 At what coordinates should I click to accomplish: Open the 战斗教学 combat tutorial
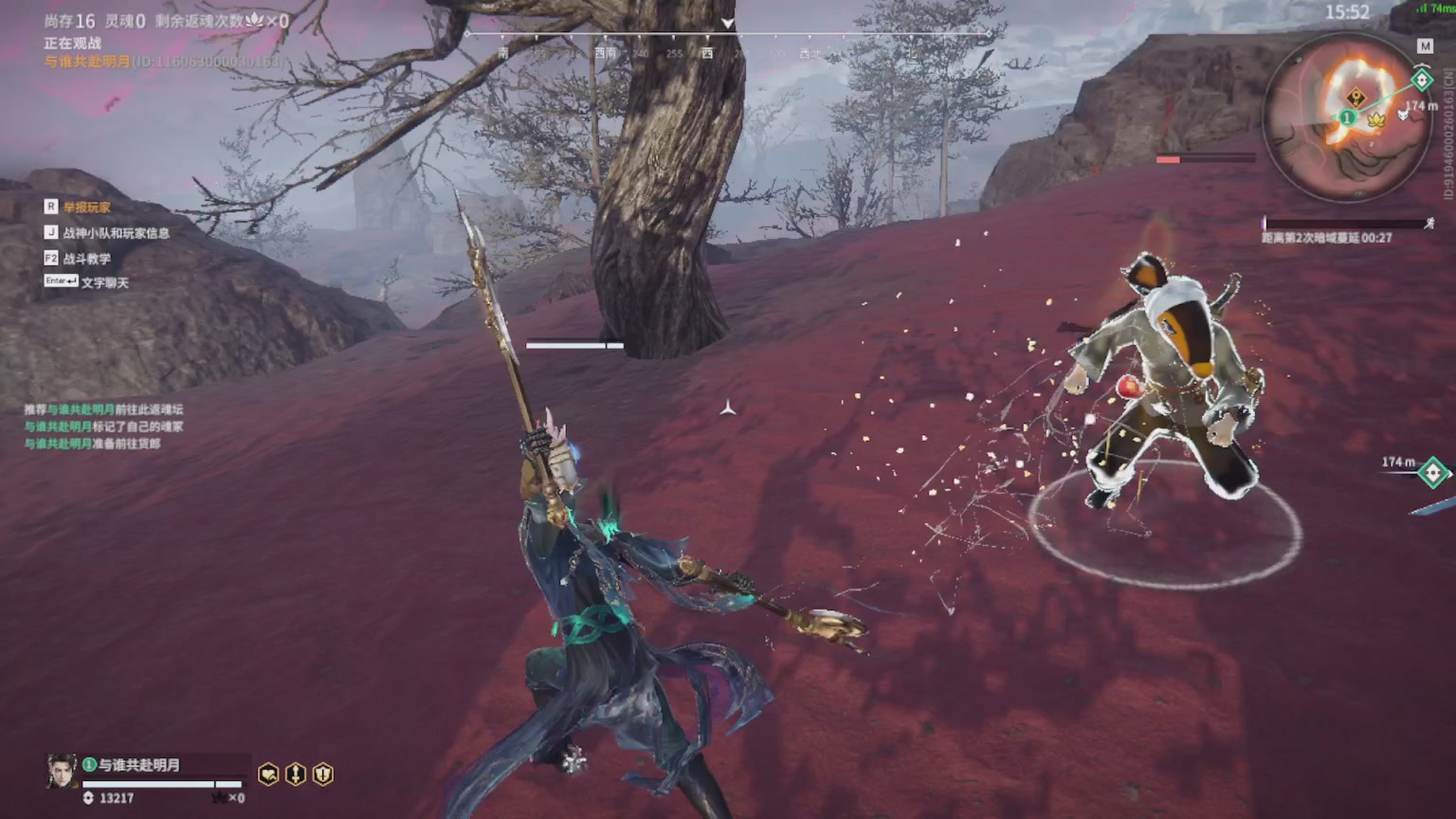[86, 258]
